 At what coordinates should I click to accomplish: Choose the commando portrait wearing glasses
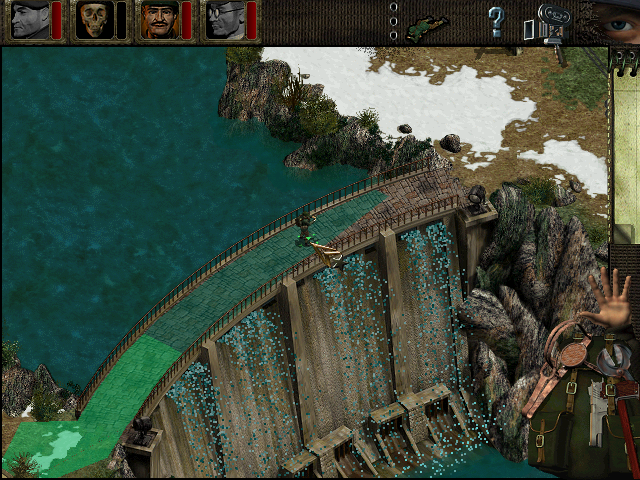(224, 20)
